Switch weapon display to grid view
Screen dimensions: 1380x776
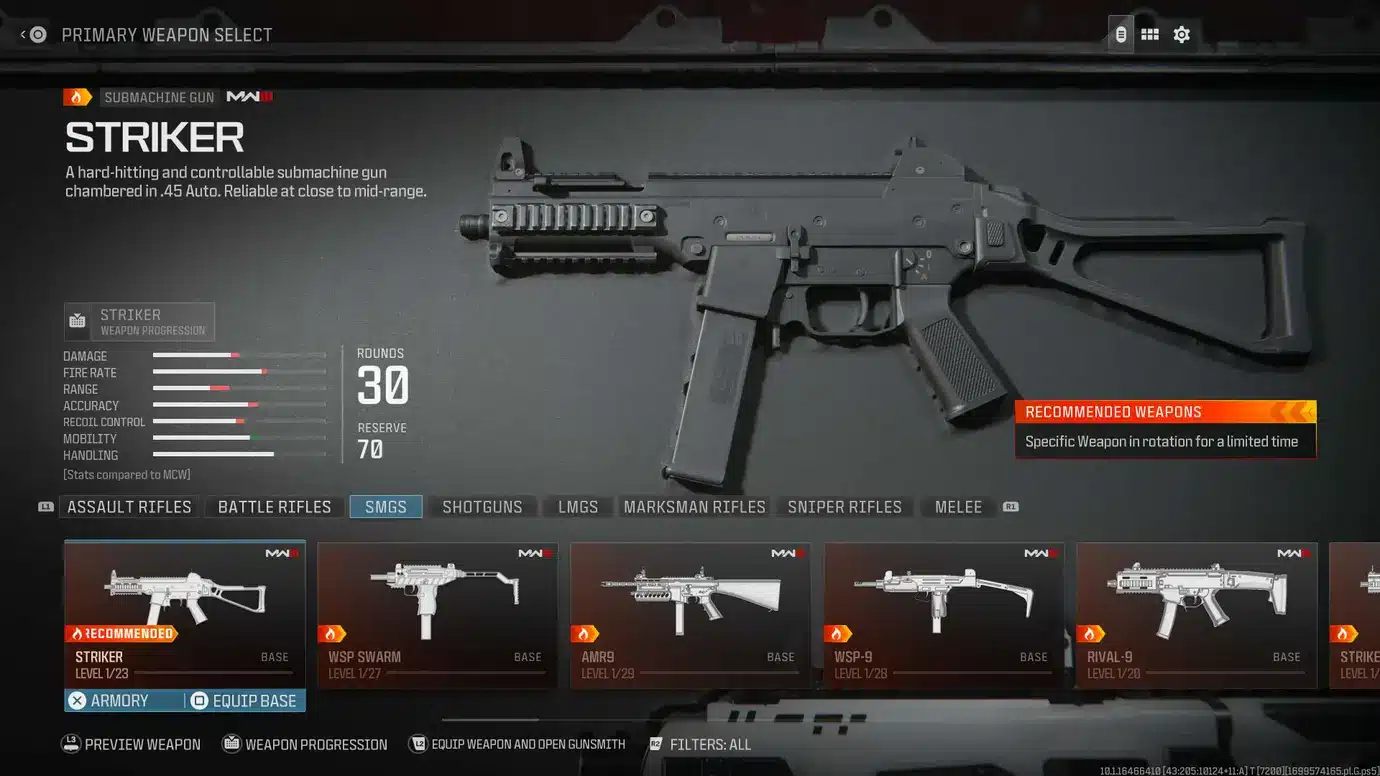point(1149,33)
